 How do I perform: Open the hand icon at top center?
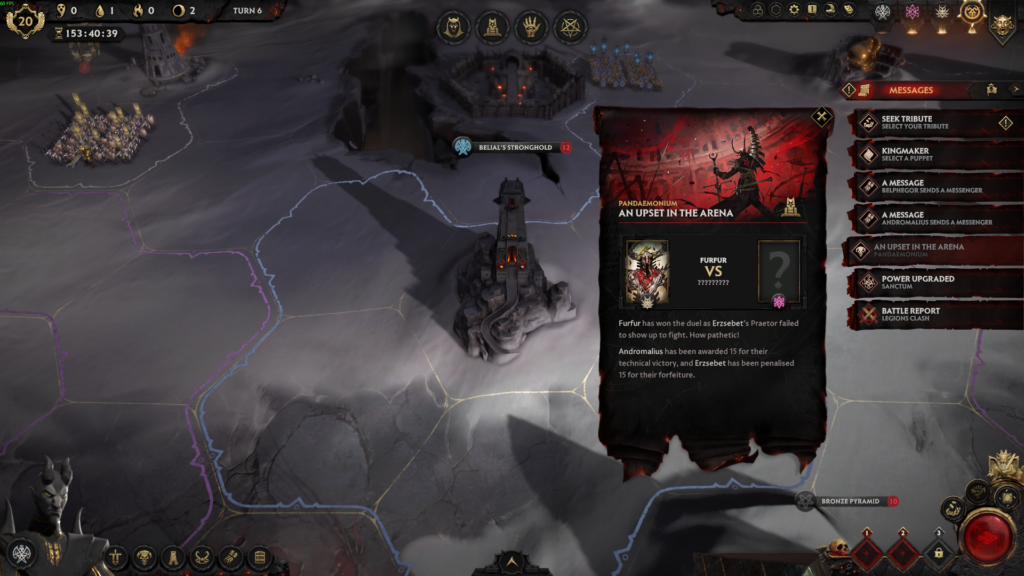pyautogui.click(x=531, y=27)
